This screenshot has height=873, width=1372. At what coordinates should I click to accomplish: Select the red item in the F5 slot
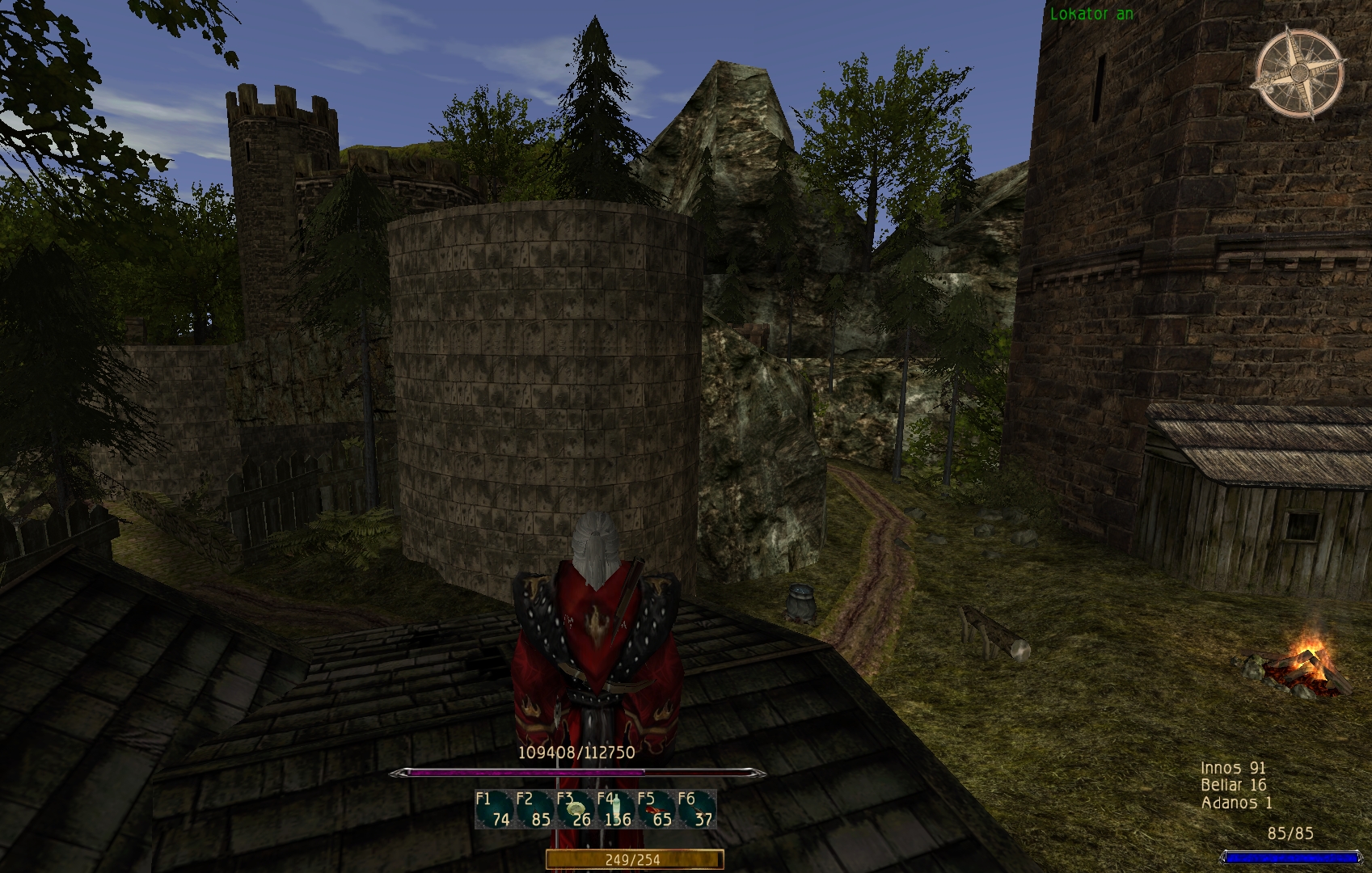pos(656,809)
